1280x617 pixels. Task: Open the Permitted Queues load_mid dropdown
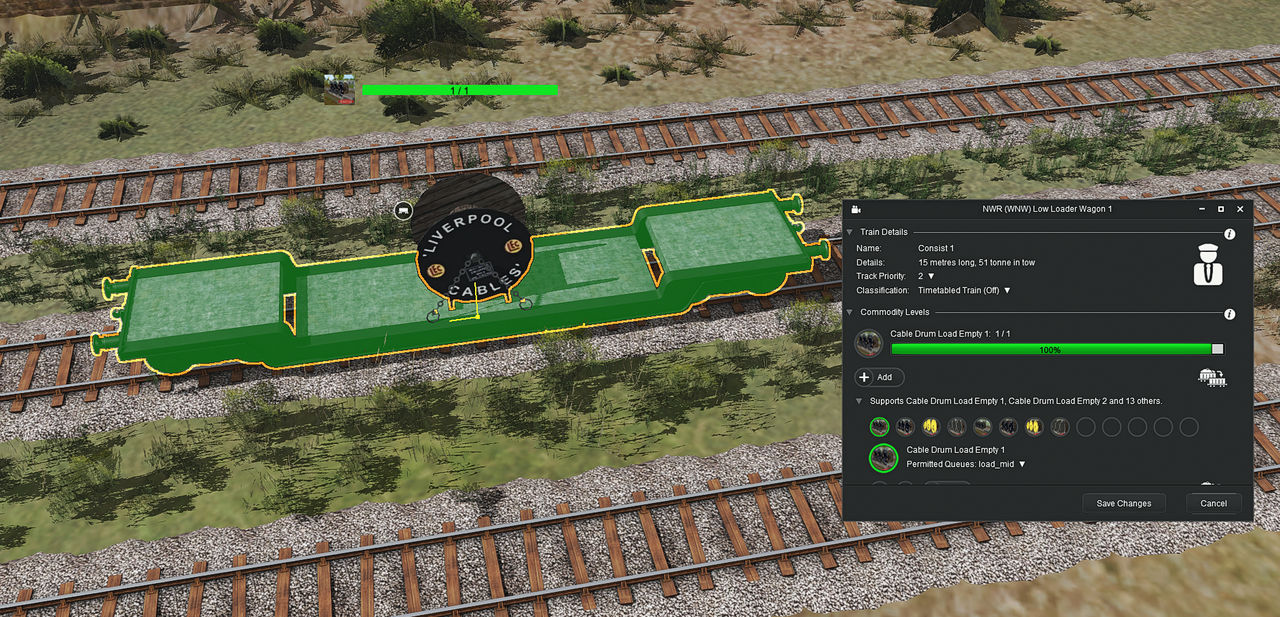pyautogui.click(x=1022, y=464)
